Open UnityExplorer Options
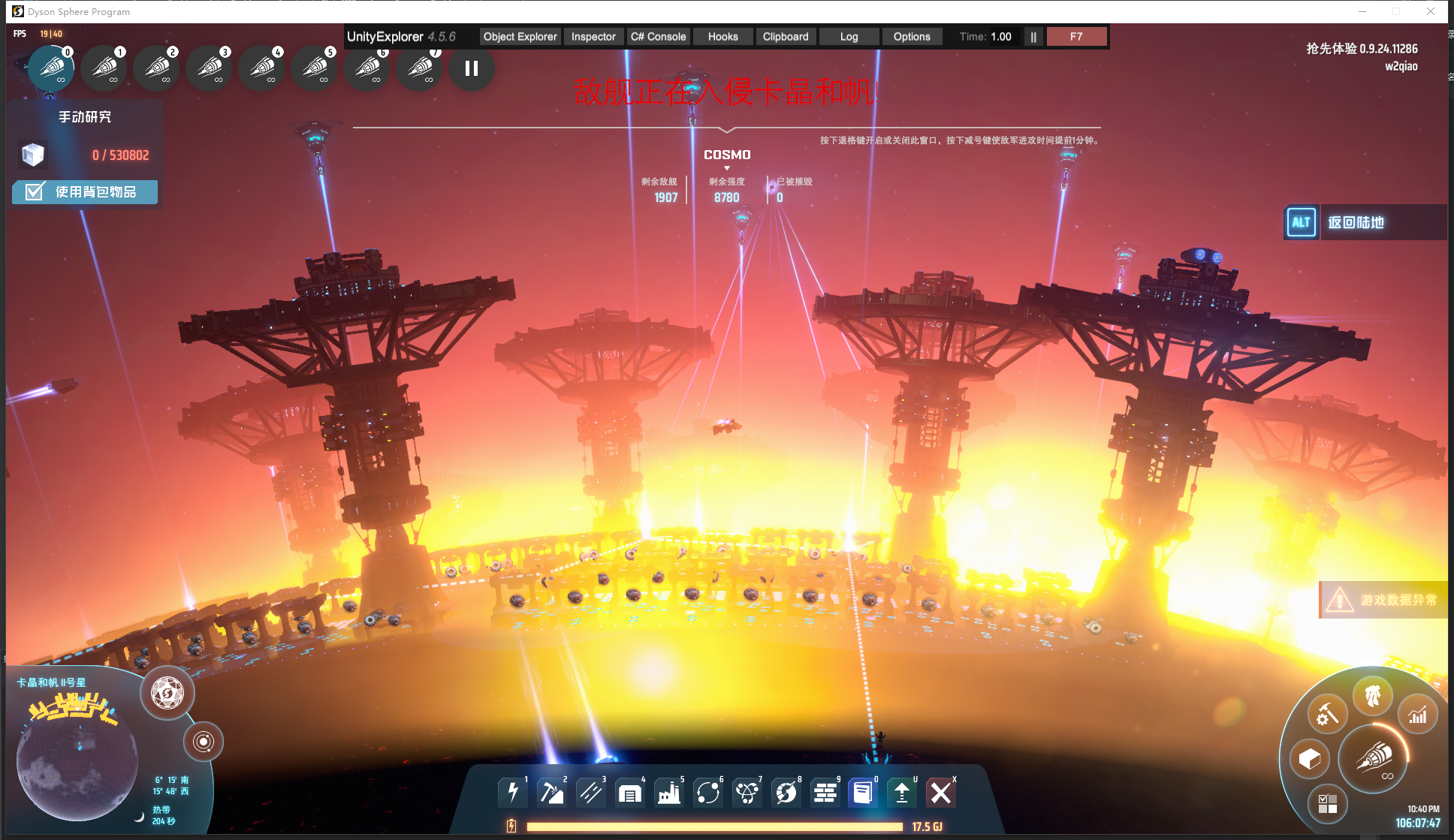Screen dimensions: 1454x840 pos(911,37)
